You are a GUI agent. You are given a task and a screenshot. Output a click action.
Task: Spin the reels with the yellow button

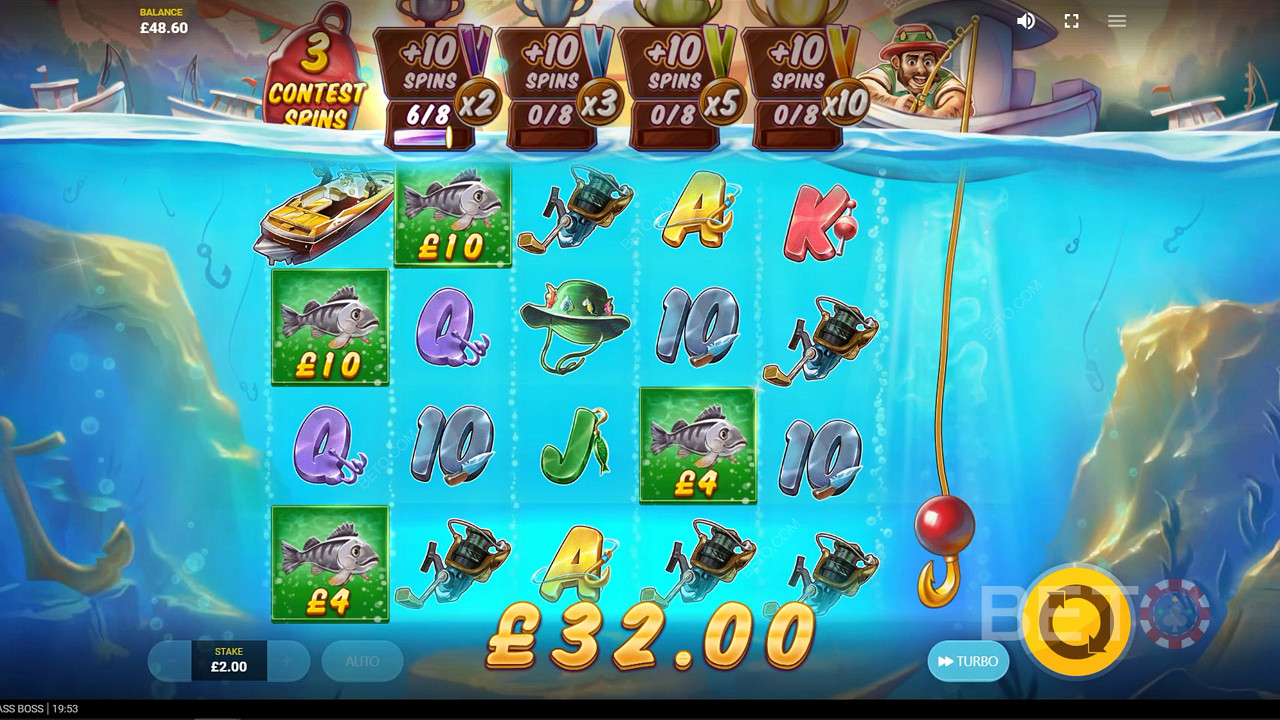(x=1077, y=622)
